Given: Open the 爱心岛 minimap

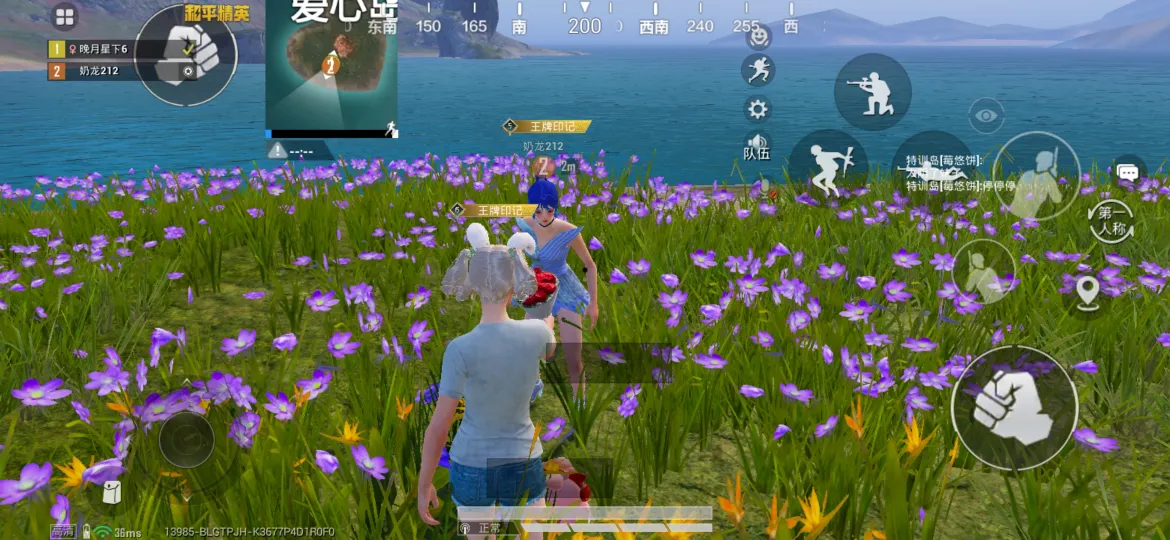Looking at the screenshot, I should [x=331, y=72].
